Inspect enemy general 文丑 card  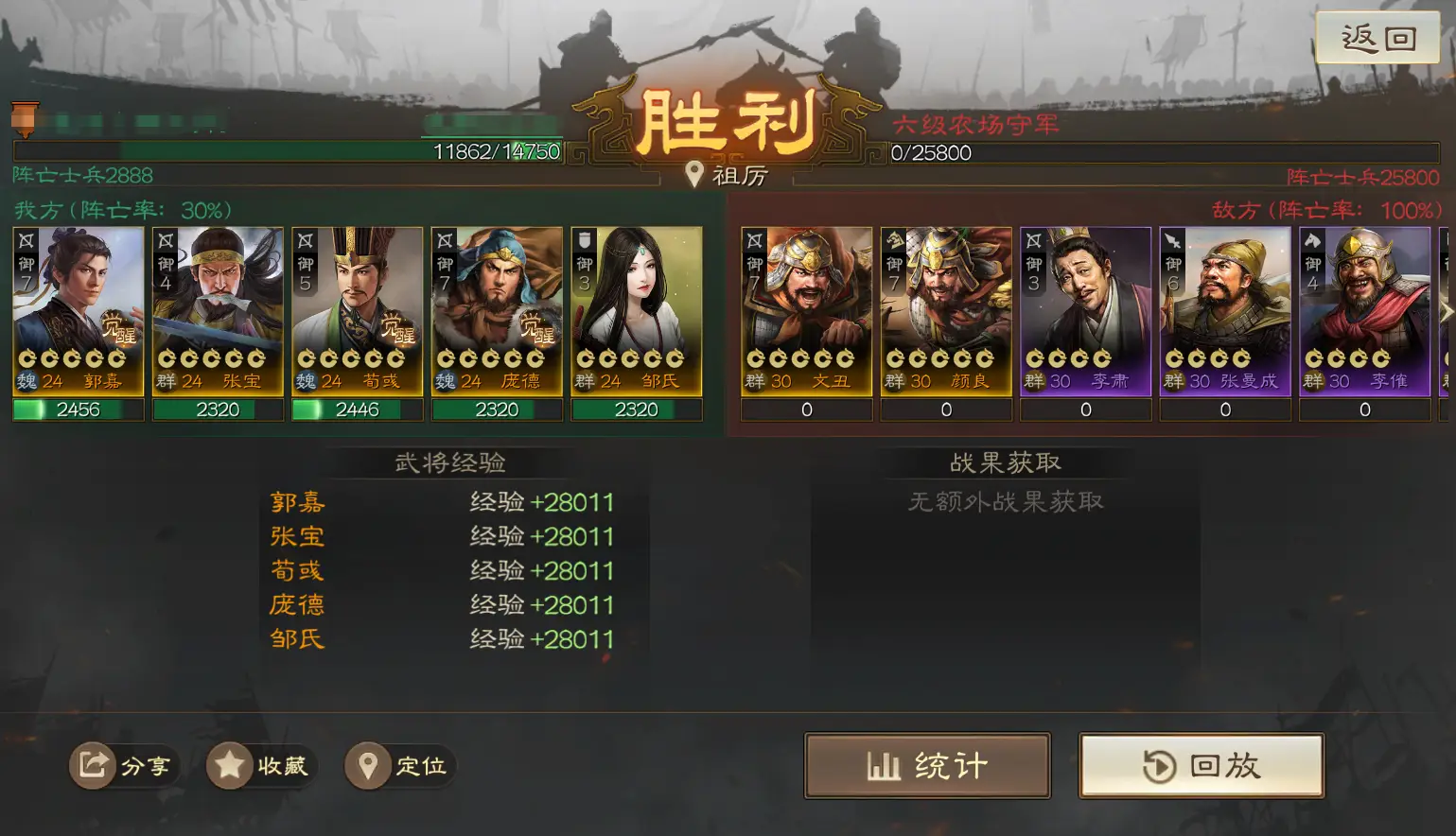click(806, 311)
